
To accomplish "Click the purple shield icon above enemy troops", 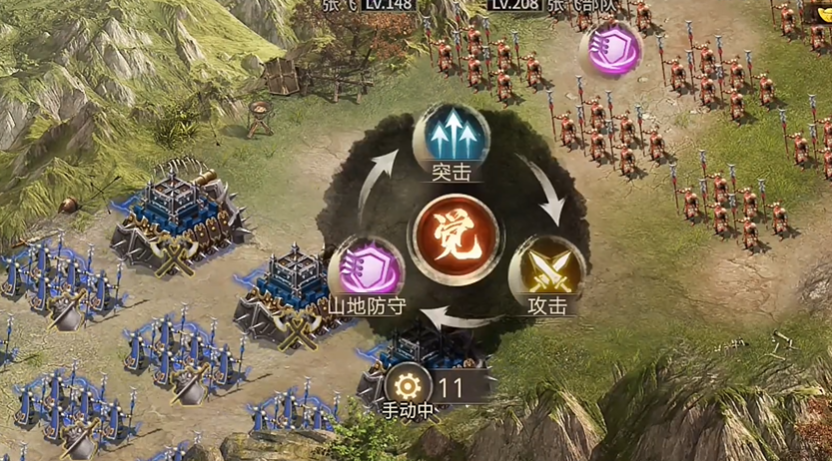I will pos(613,47).
